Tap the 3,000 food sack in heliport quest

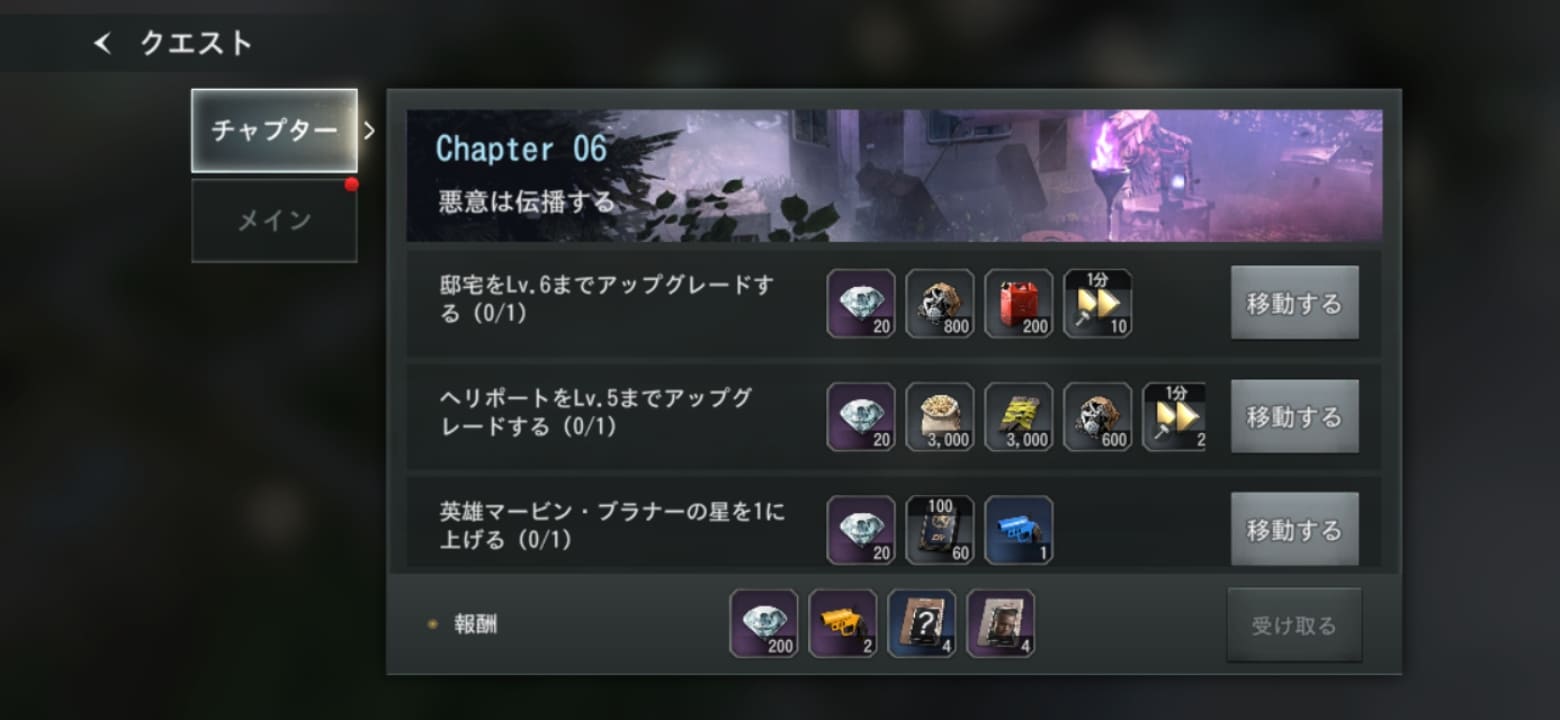click(x=940, y=417)
